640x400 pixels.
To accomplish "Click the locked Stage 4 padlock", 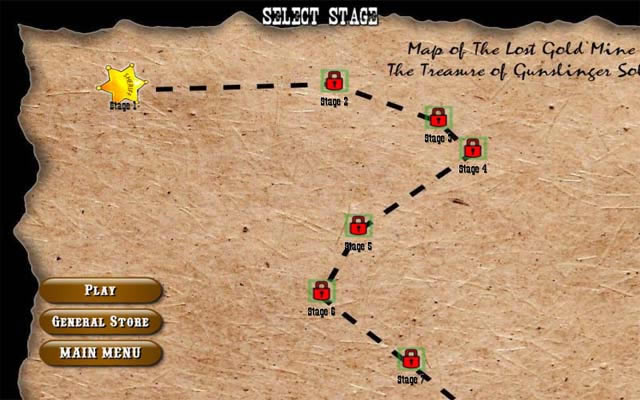I will 473,149.
